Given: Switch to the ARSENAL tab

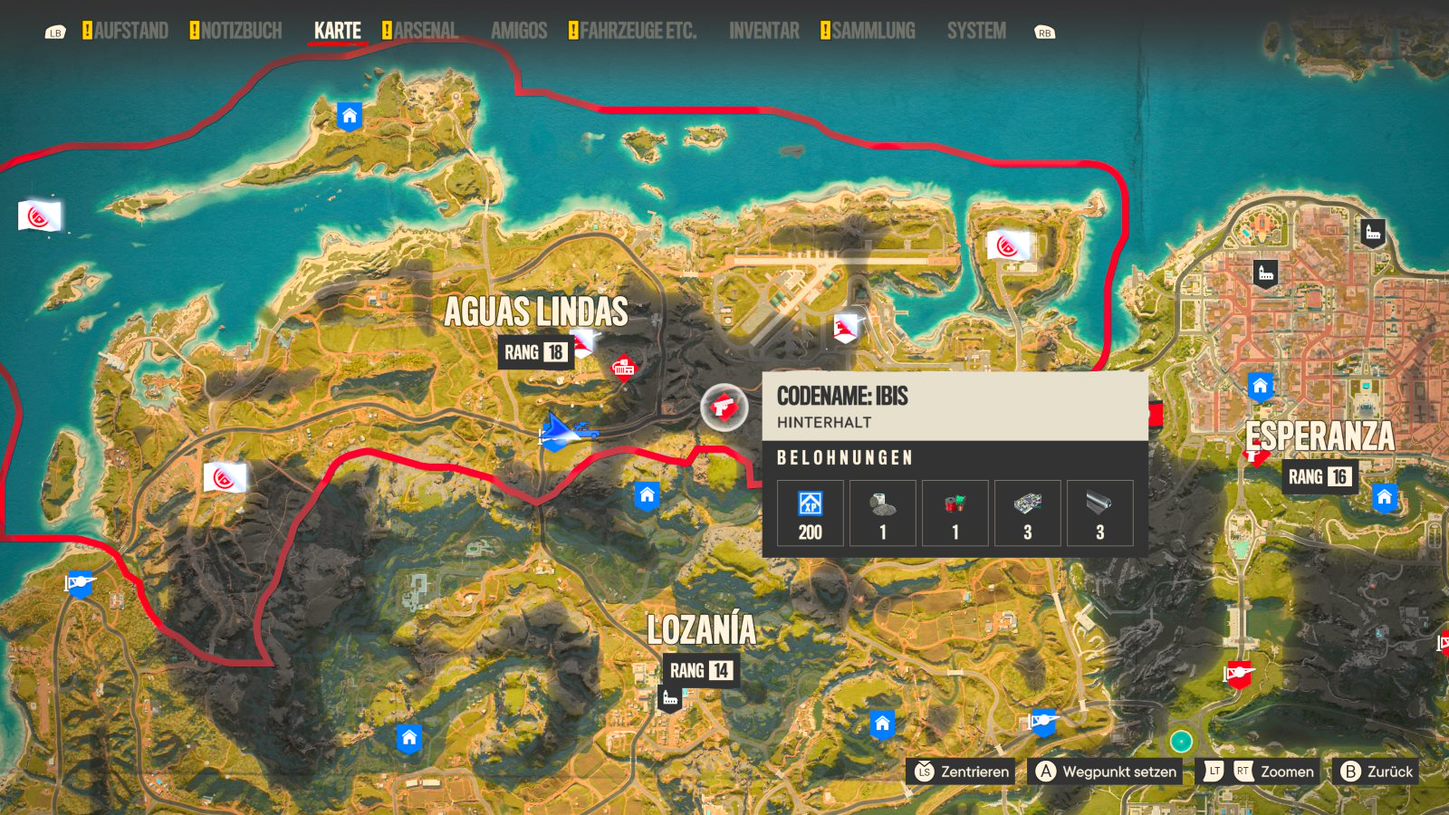Looking at the screenshot, I should (426, 30).
